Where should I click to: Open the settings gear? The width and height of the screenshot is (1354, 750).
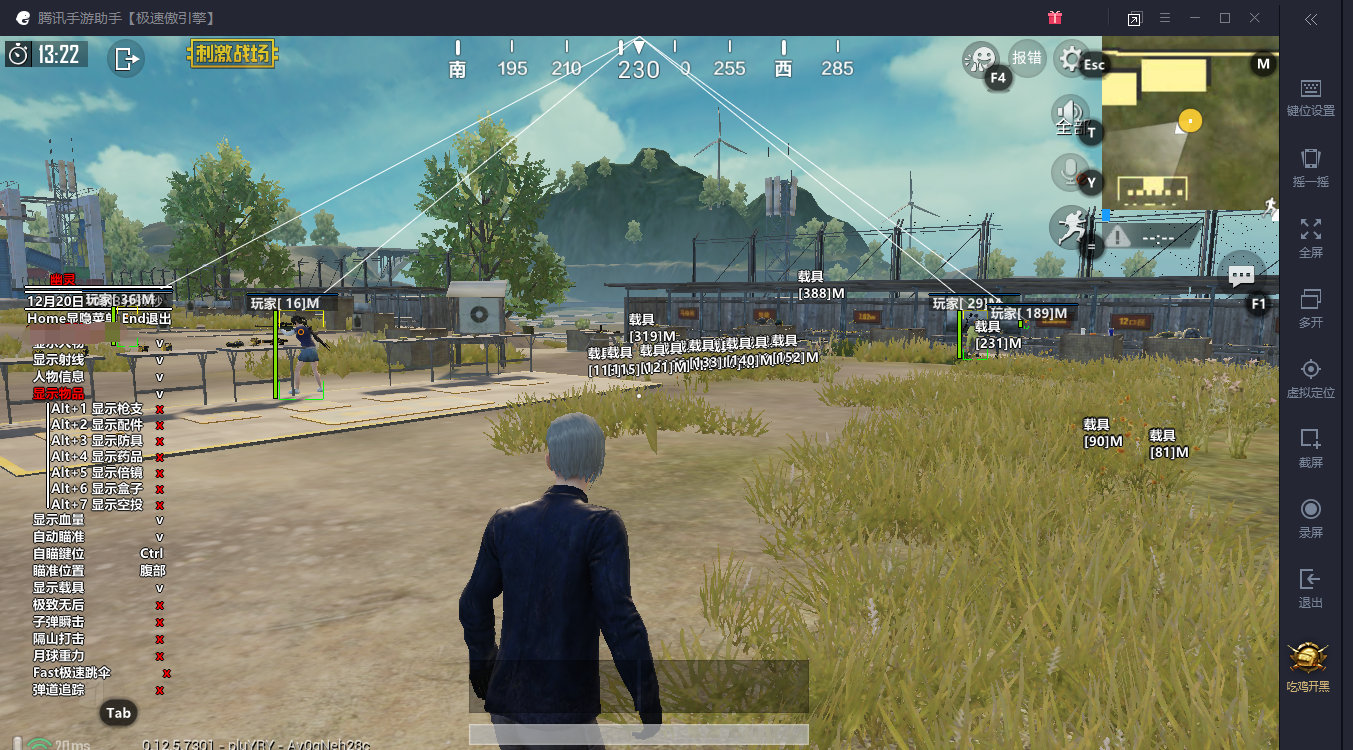pos(1072,59)
